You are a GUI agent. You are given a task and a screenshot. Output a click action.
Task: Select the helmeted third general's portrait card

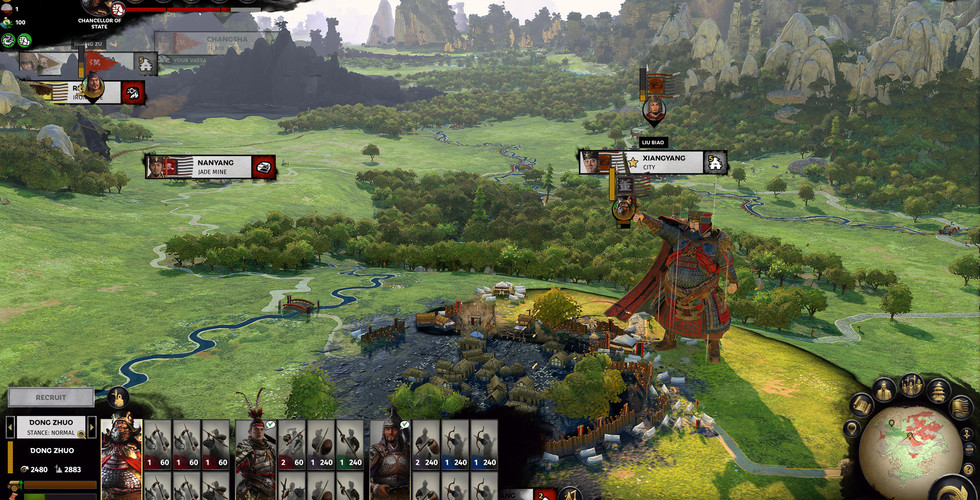click(389, 457)
